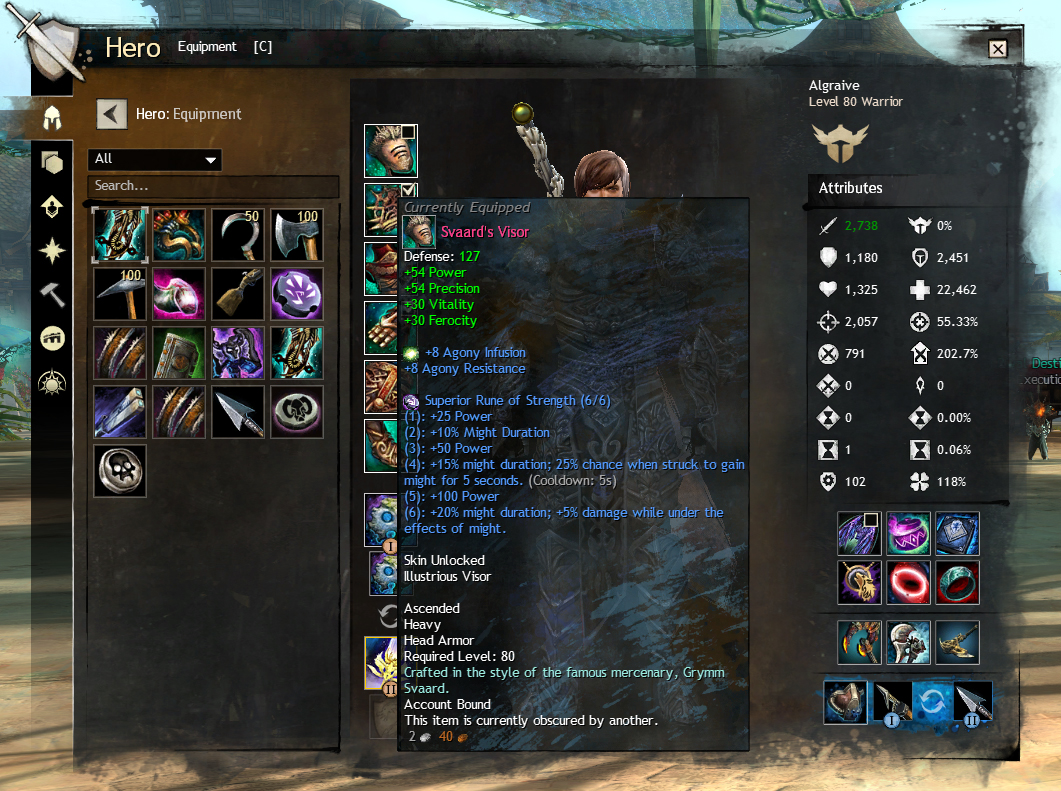Open the arched bridge icon tab

pos(51,338)
